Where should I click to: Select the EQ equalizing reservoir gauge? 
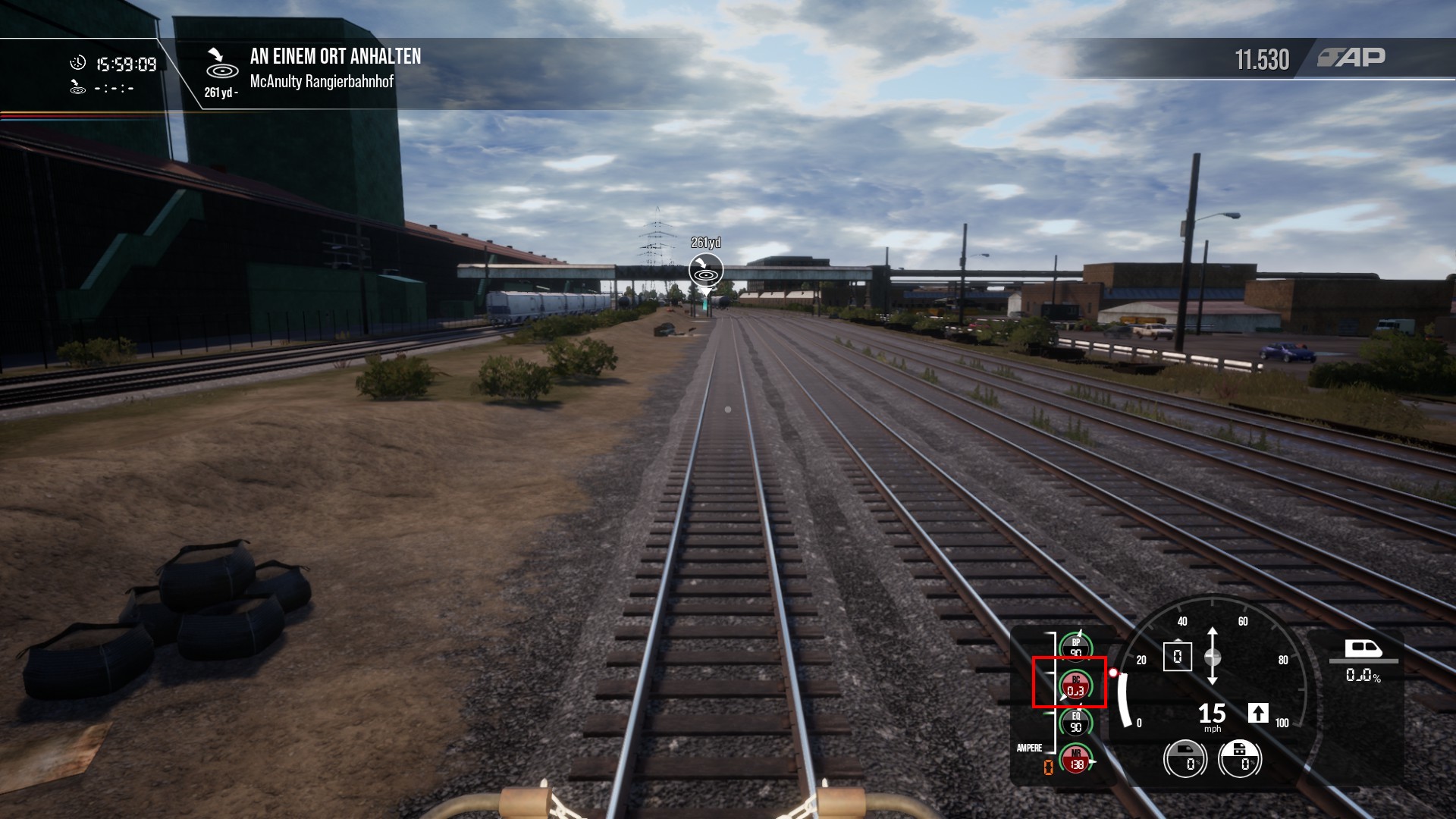[x=1075, y=722]
